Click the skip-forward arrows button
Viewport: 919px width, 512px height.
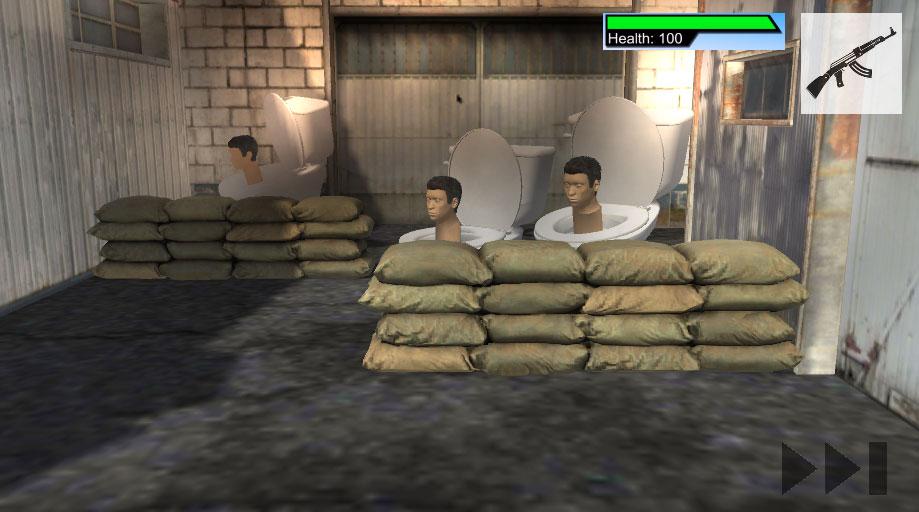click(x=834, y=467)
